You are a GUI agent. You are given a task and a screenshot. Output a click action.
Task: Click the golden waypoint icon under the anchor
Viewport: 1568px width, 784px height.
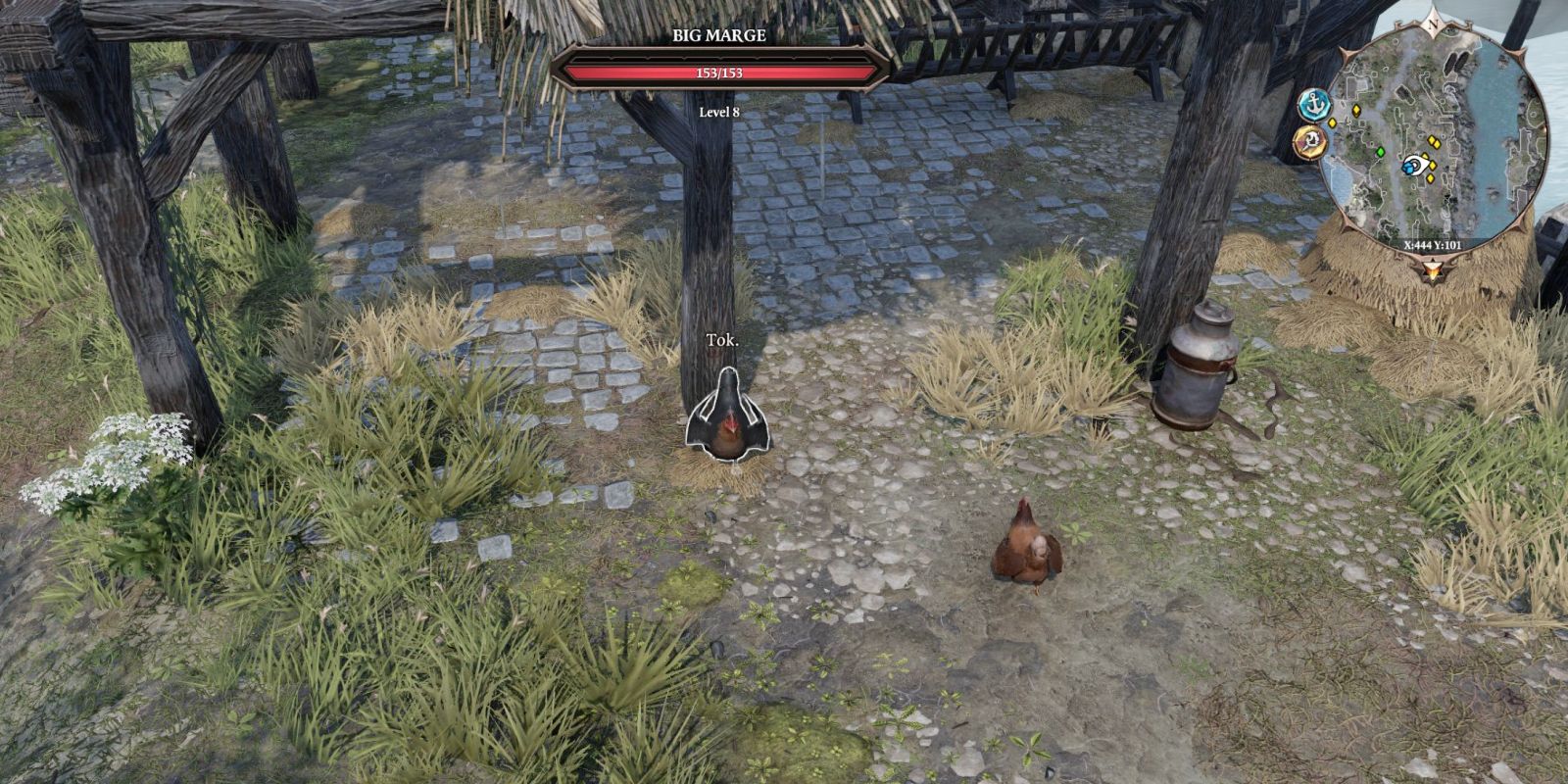pyautogui.click(x=1312, y=141)
